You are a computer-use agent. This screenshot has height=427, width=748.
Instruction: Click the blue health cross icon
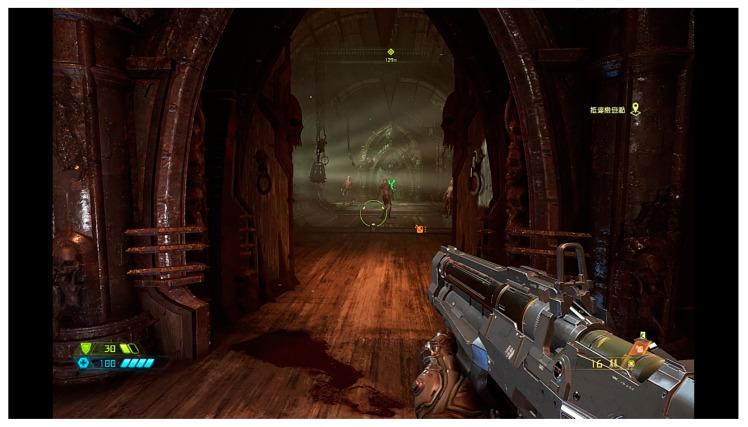pos(85,363)
